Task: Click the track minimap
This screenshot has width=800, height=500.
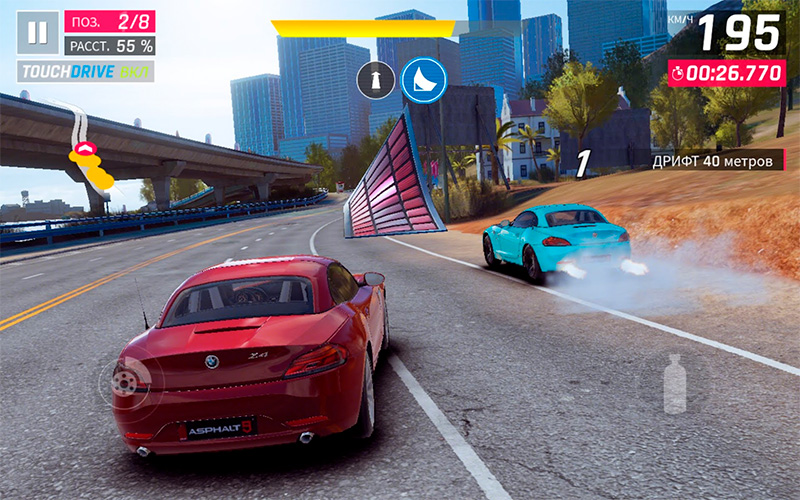Action: 89,152
